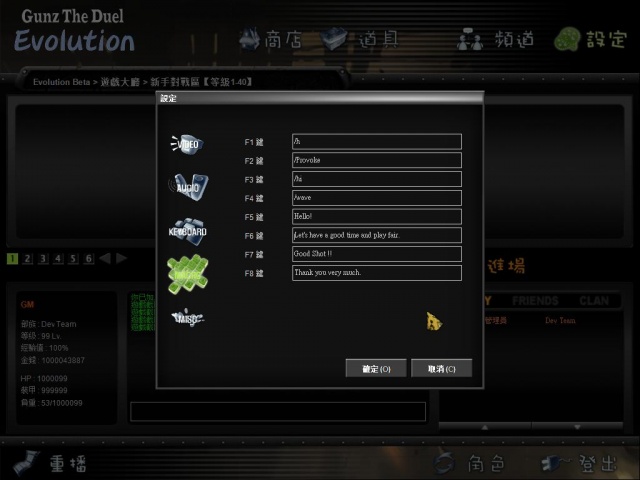Switch to the Audio settings section

[x=188, y=186]
